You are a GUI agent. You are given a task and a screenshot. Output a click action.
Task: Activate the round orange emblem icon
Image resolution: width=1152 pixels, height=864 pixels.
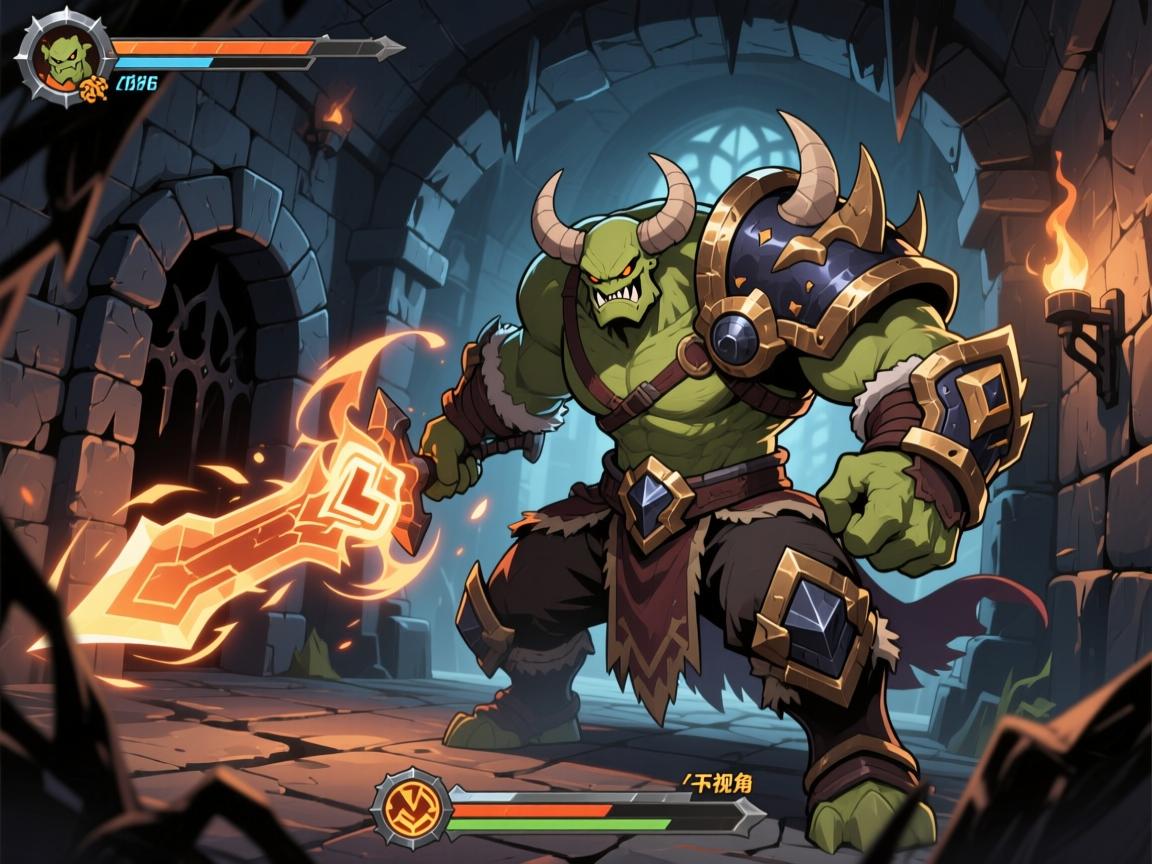(411, 807)
